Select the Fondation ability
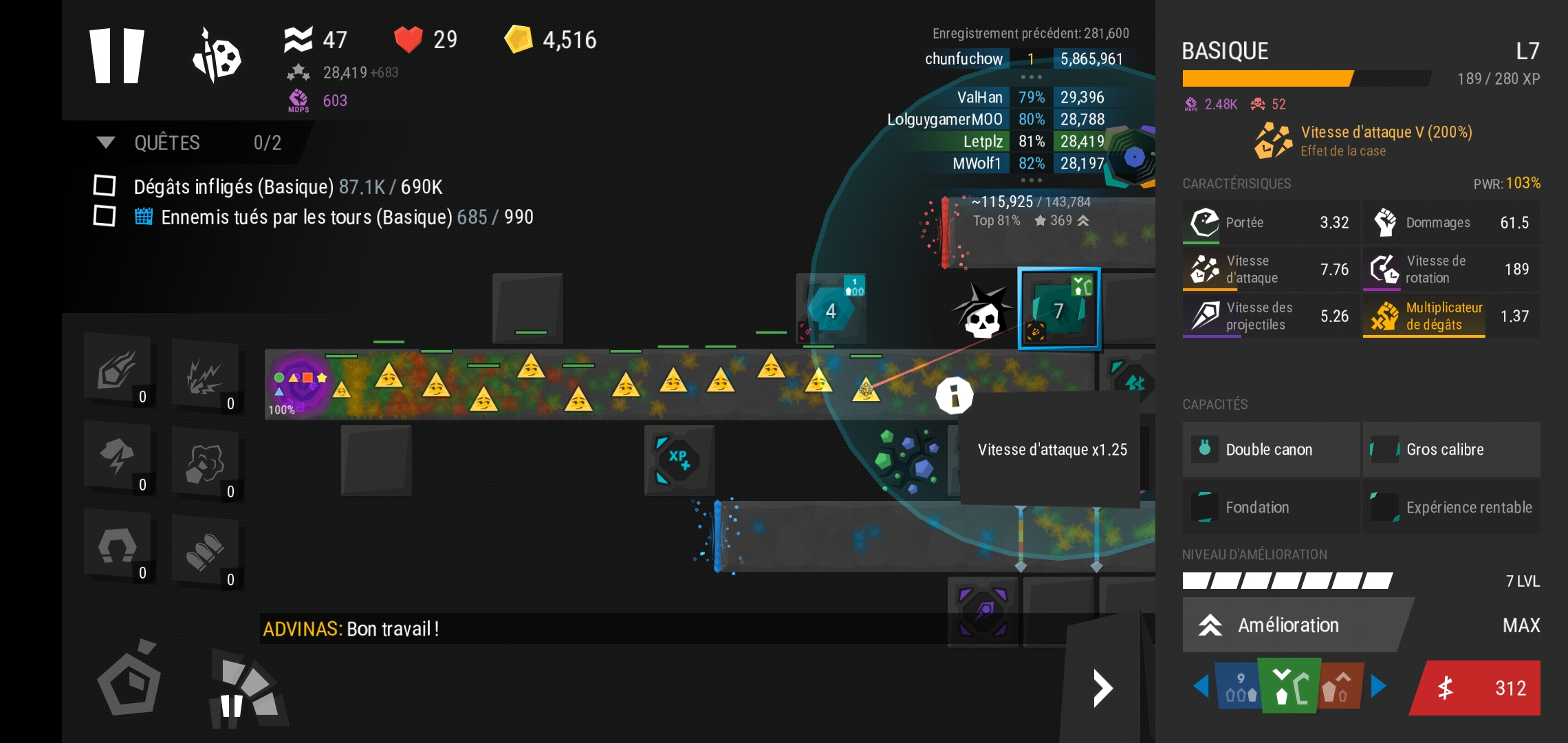 (x=1270, y=507)
